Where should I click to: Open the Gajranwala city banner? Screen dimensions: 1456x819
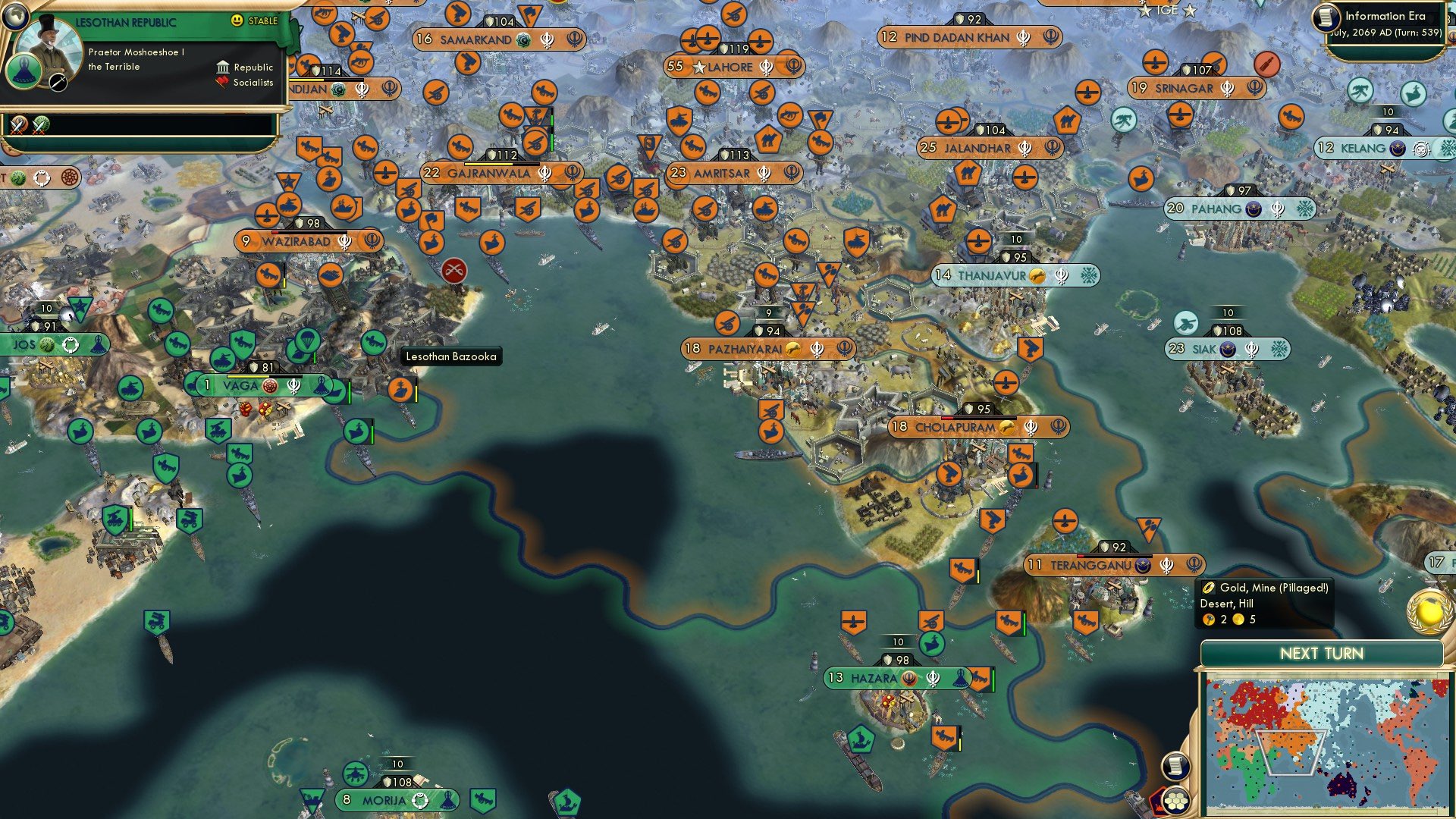coord(500,173)
